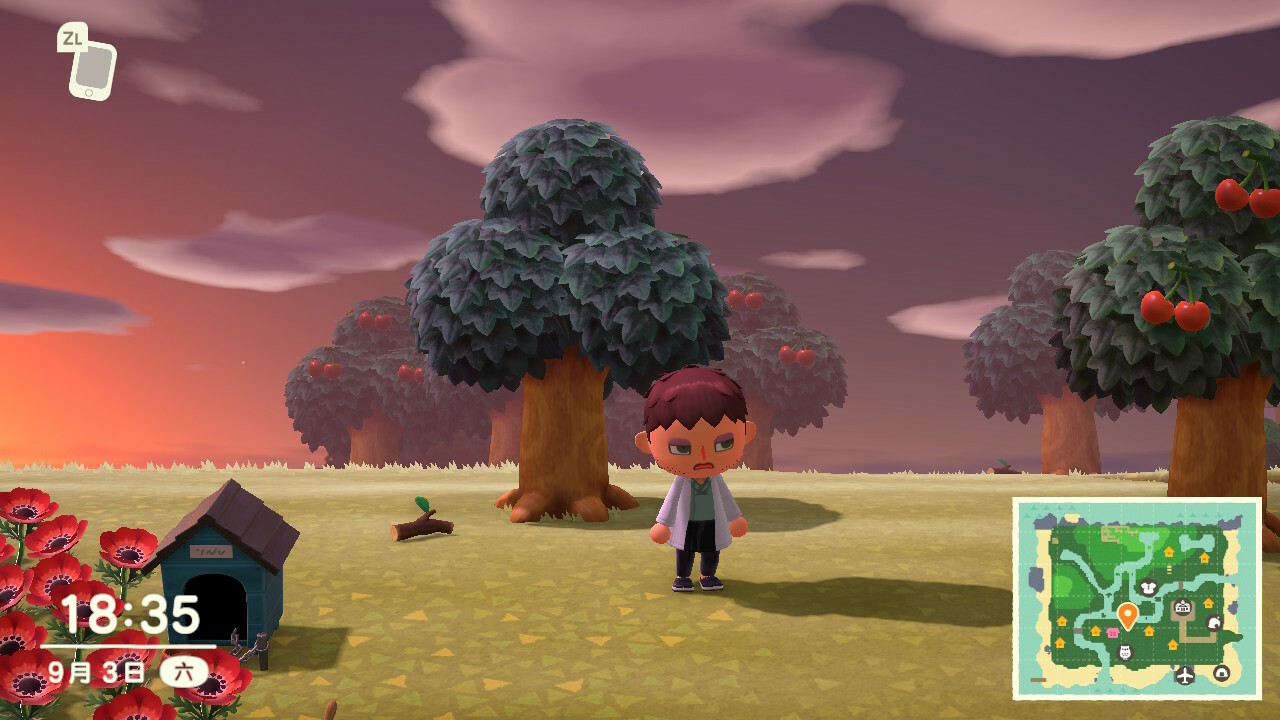Click the airport airplane marker on minimap
The image size is (1280, 720).
pos(1185,674)
